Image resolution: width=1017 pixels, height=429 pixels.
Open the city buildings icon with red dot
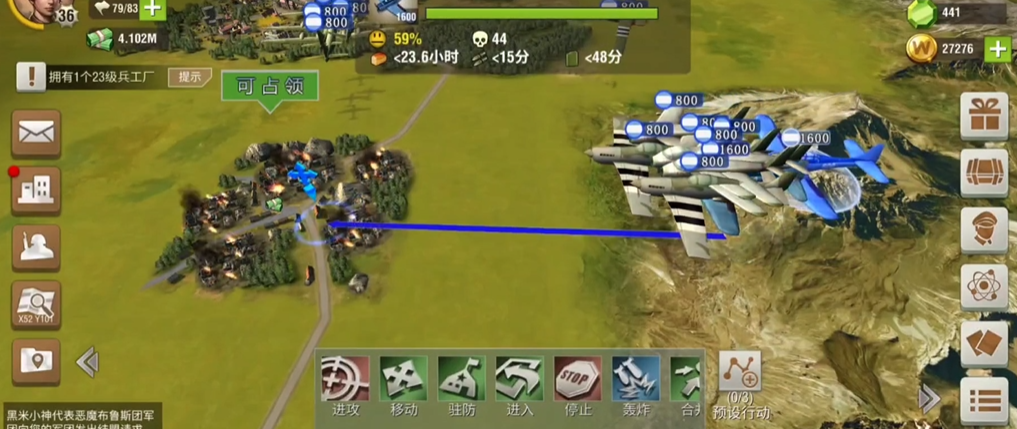click(x=36, y=190)
